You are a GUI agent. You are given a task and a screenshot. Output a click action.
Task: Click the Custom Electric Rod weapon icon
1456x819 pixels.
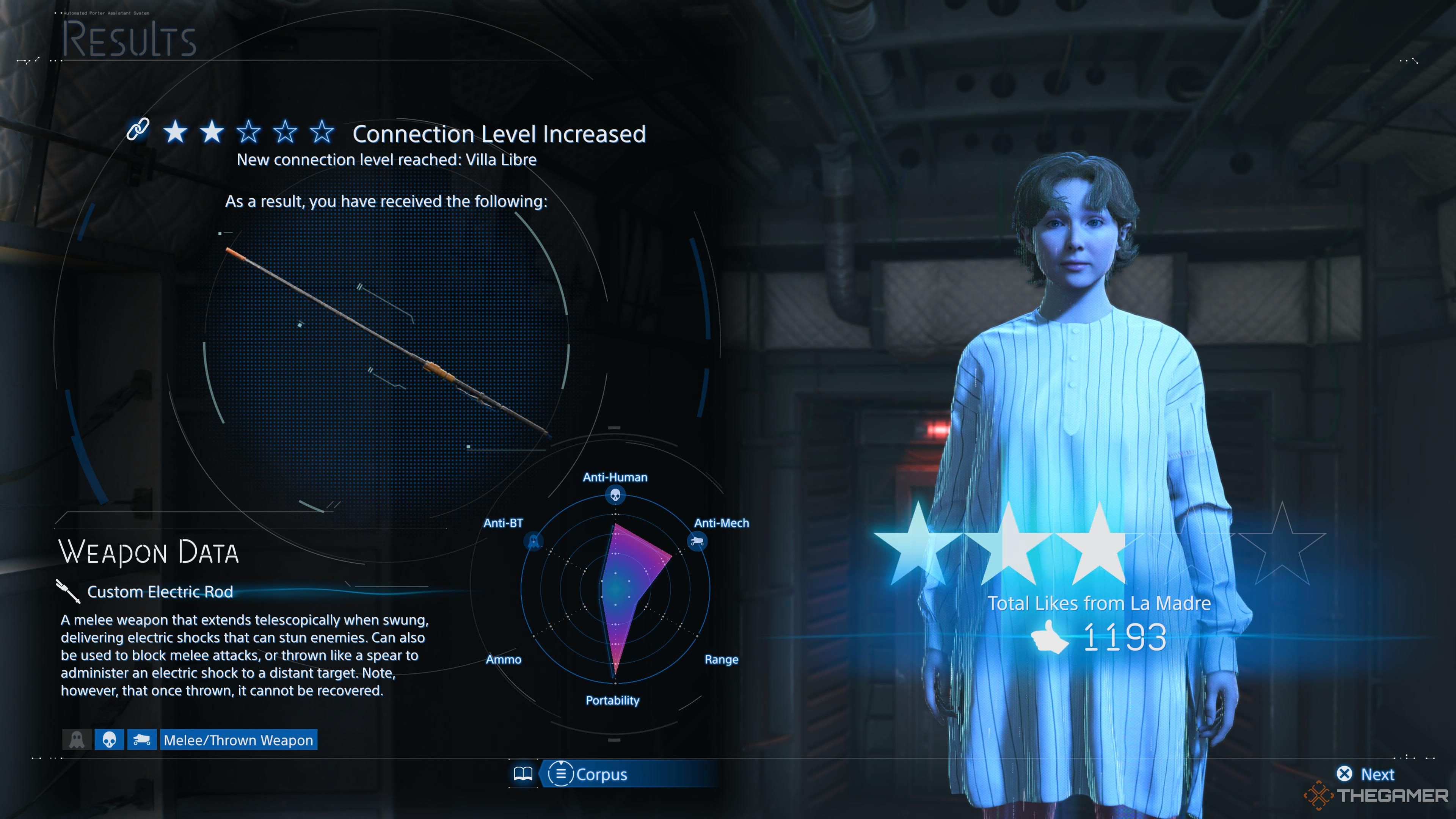68,591
